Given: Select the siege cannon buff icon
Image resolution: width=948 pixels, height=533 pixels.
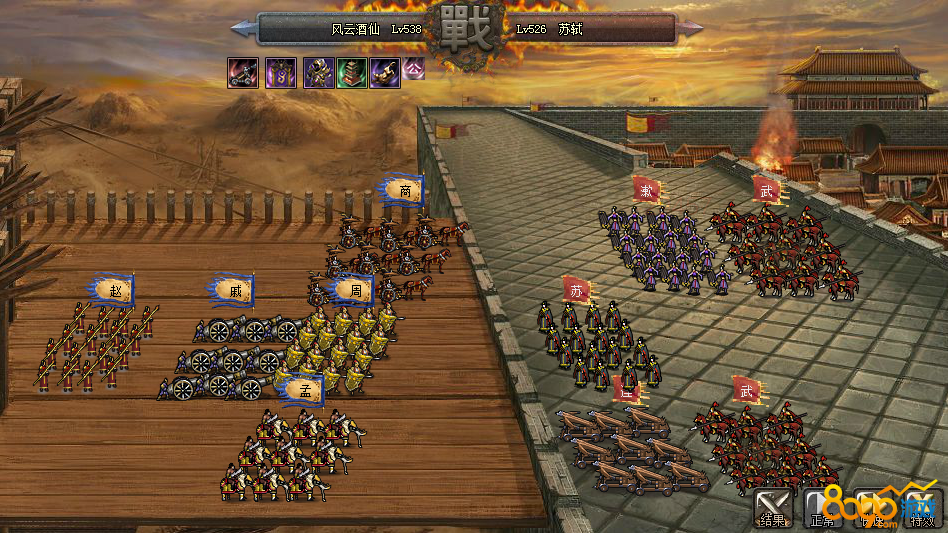Looking at the screenshot, I should pos(243,72).
